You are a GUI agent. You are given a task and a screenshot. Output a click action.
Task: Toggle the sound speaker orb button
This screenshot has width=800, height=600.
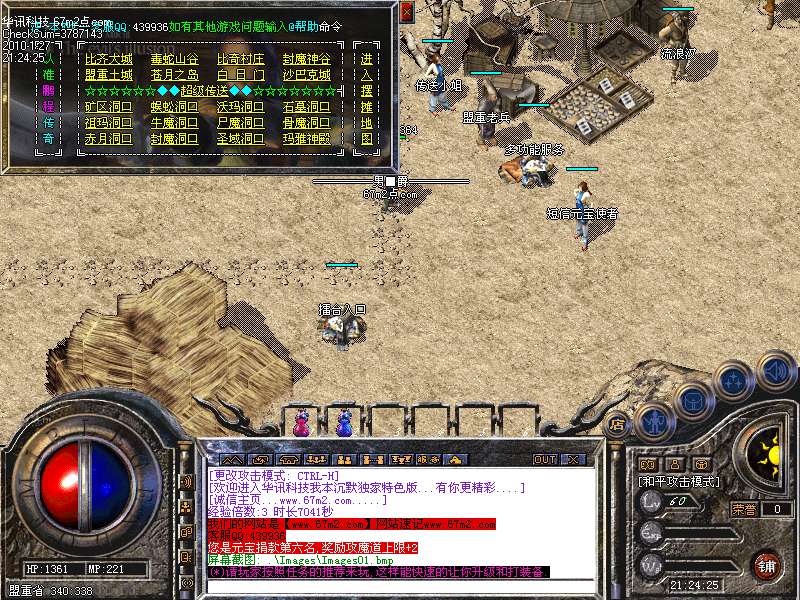coord(776,371)
